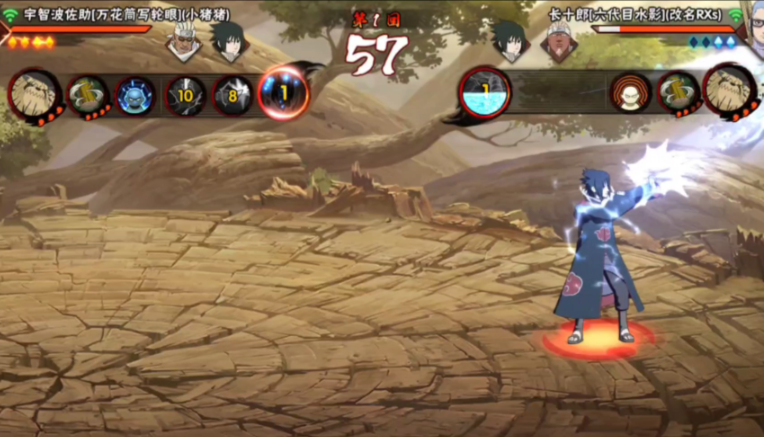Tap 宇智波佐助's skill icon showing cooldown 8
764x437 pixels.
tap(233, 96)
